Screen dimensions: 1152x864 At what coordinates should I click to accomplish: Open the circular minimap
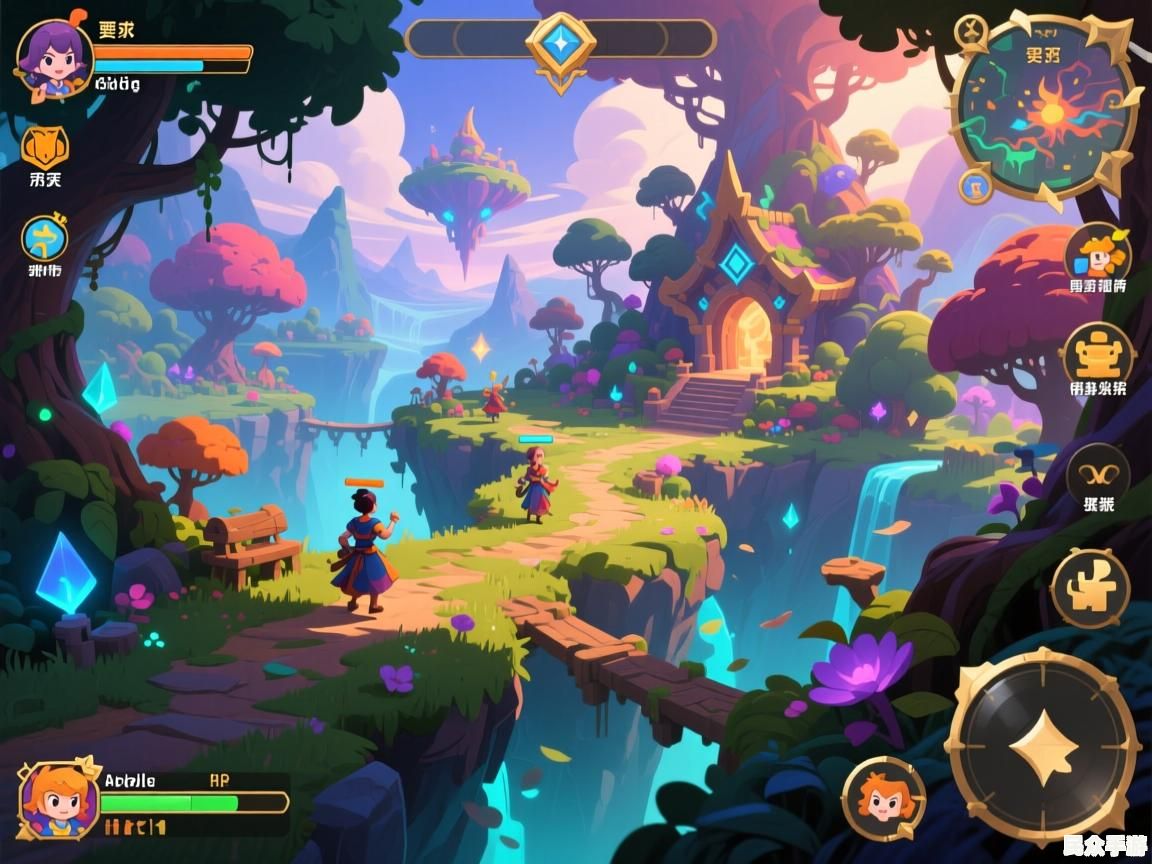click(1047, 110)
